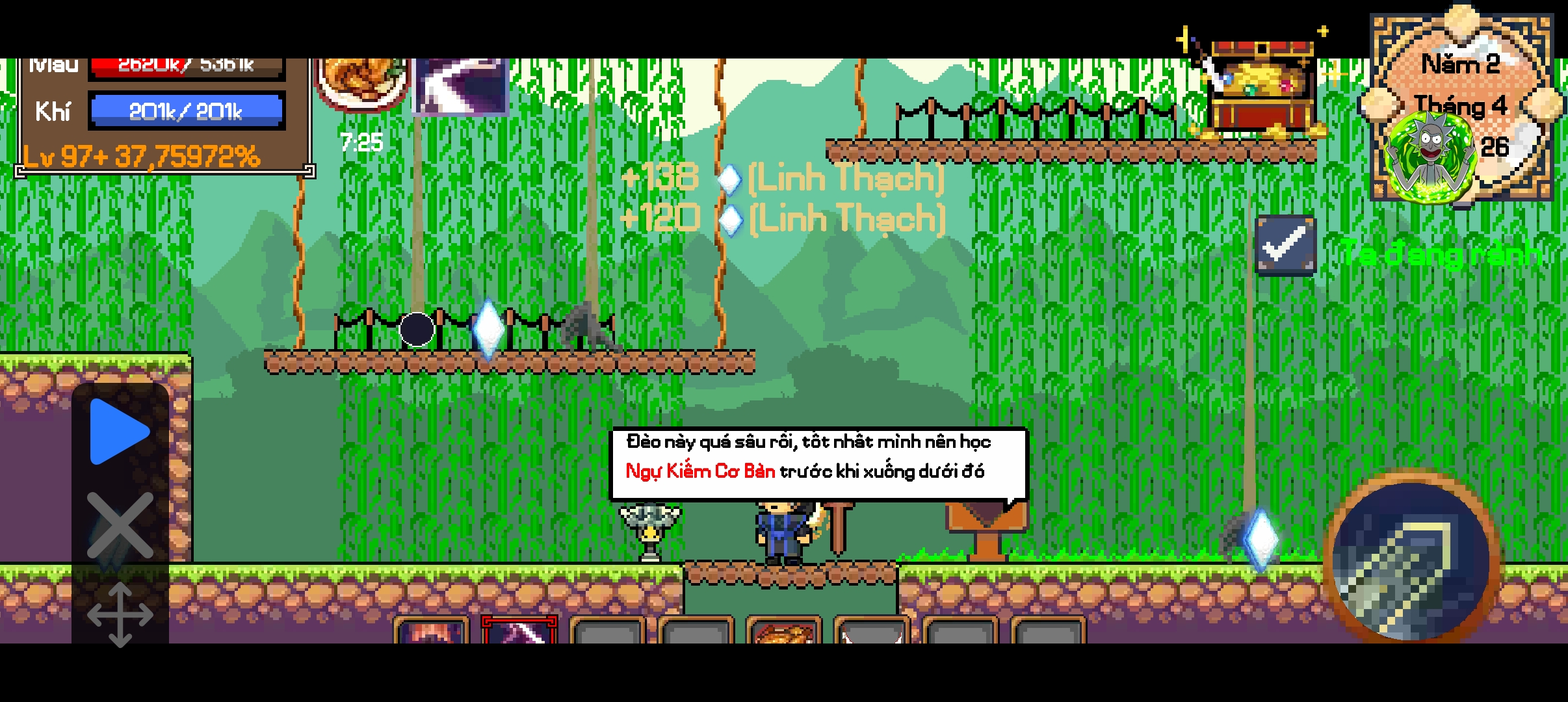Viewport: 1568px width, 702px height.
Task: Toggle the white checkmark checkbox
Action: pos(1285,246)
